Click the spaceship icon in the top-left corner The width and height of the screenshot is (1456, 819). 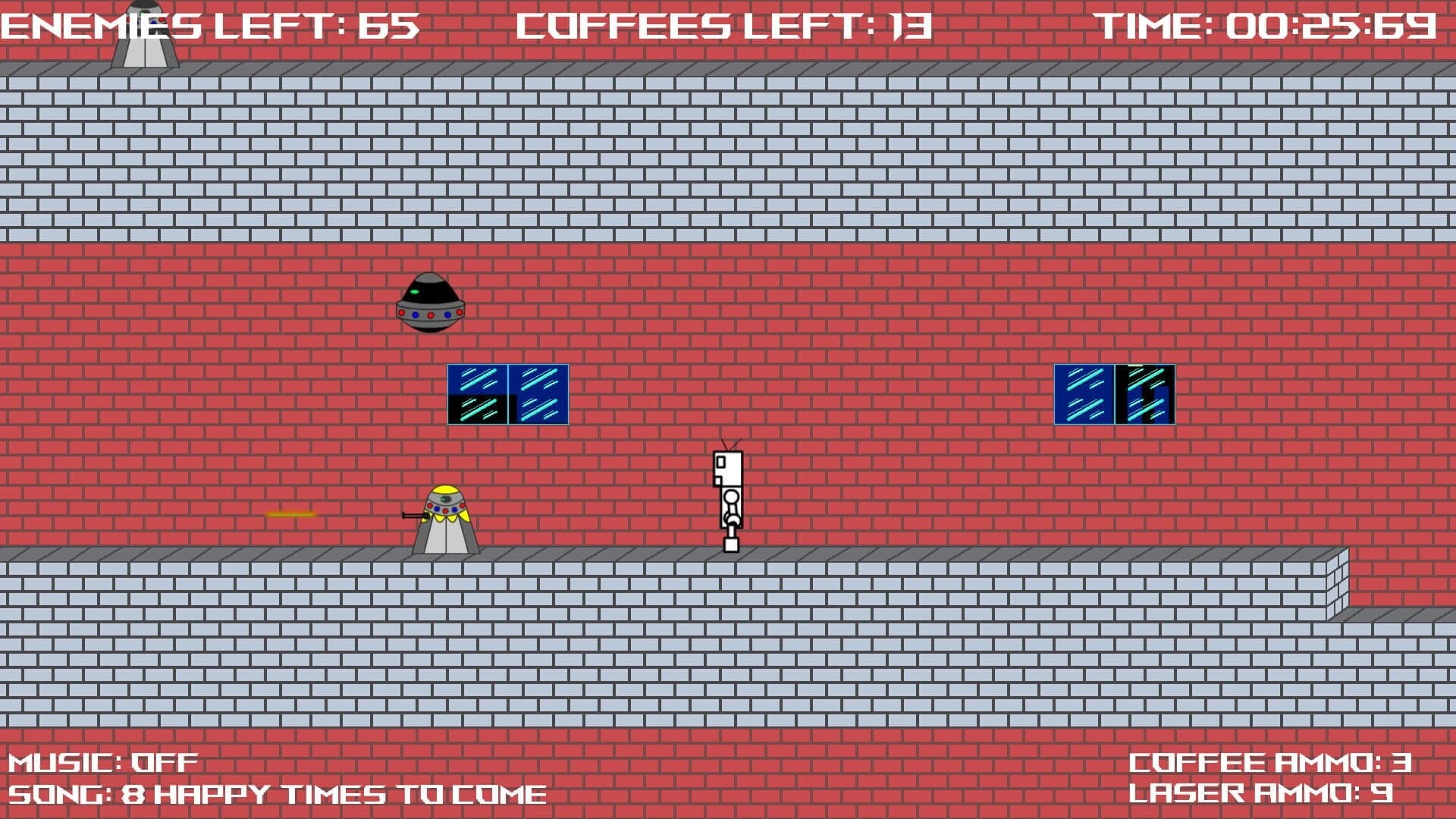[x=148, y=34]
